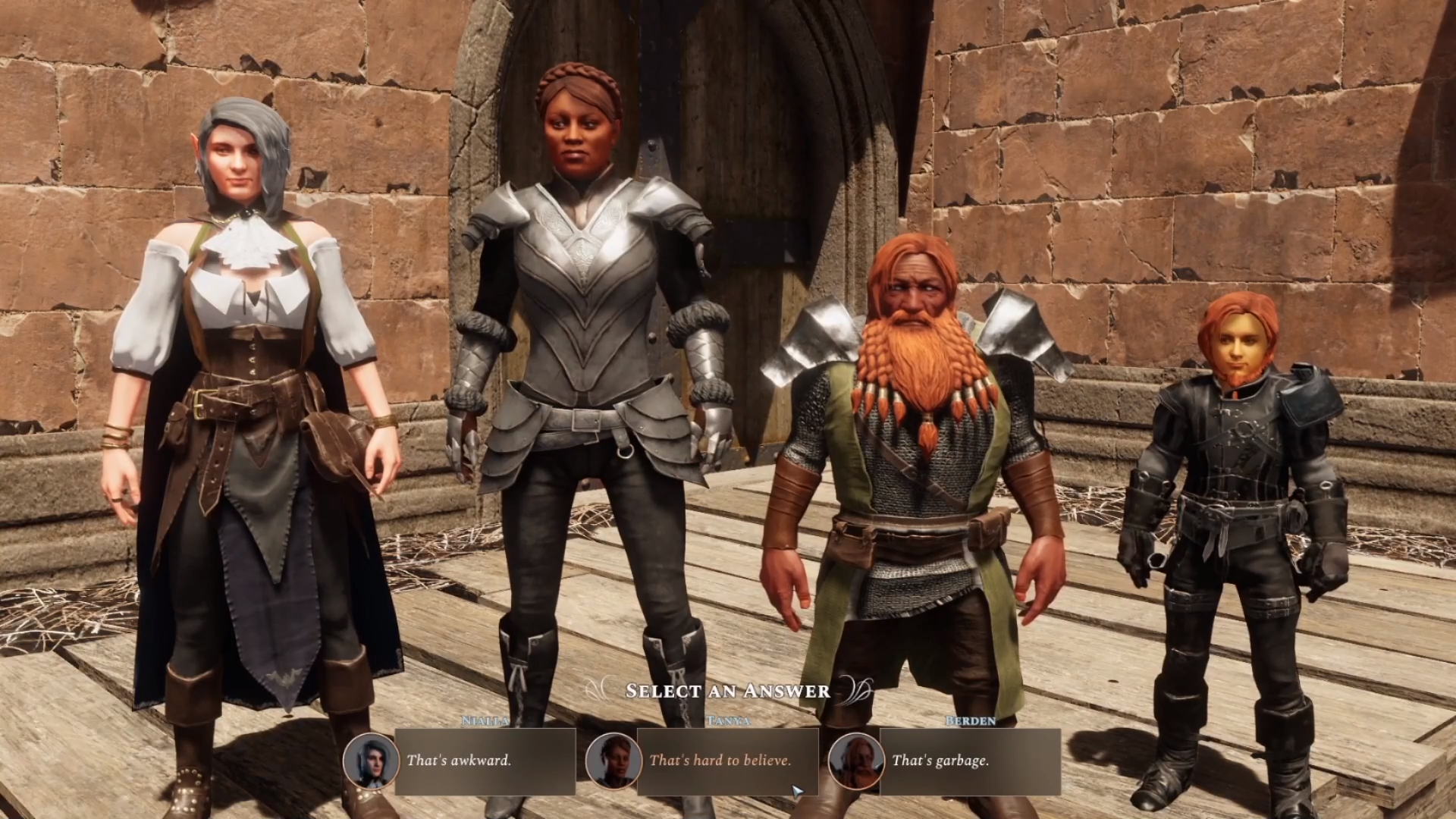The width and height of the screenshot is (1456, 819).
Task: Click Nialla's portrait icon
Action: coord(370,761)
